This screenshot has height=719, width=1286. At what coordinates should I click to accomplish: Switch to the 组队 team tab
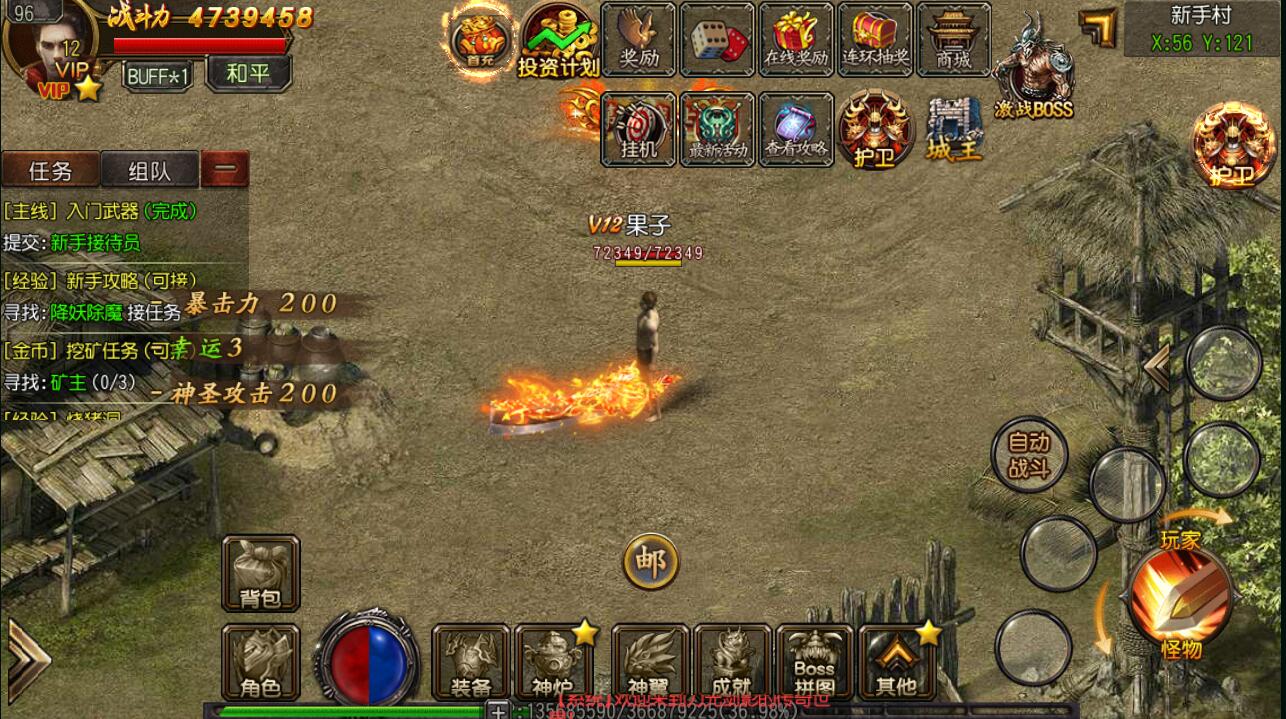(x=150, y=171)
